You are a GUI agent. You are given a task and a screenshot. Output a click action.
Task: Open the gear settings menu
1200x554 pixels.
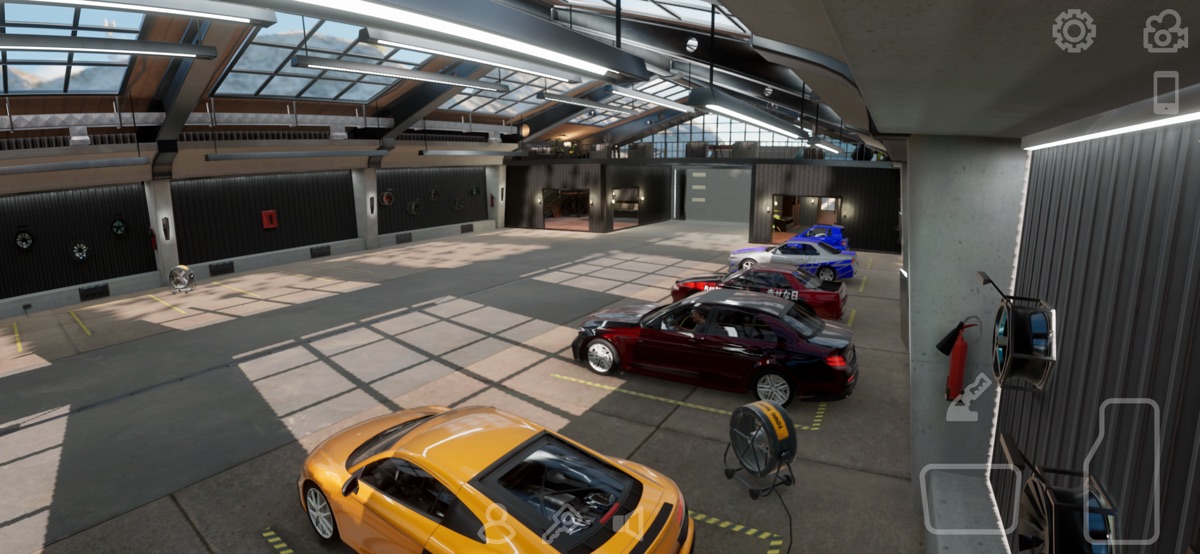pyautogui.click(x=1073, y=31)
